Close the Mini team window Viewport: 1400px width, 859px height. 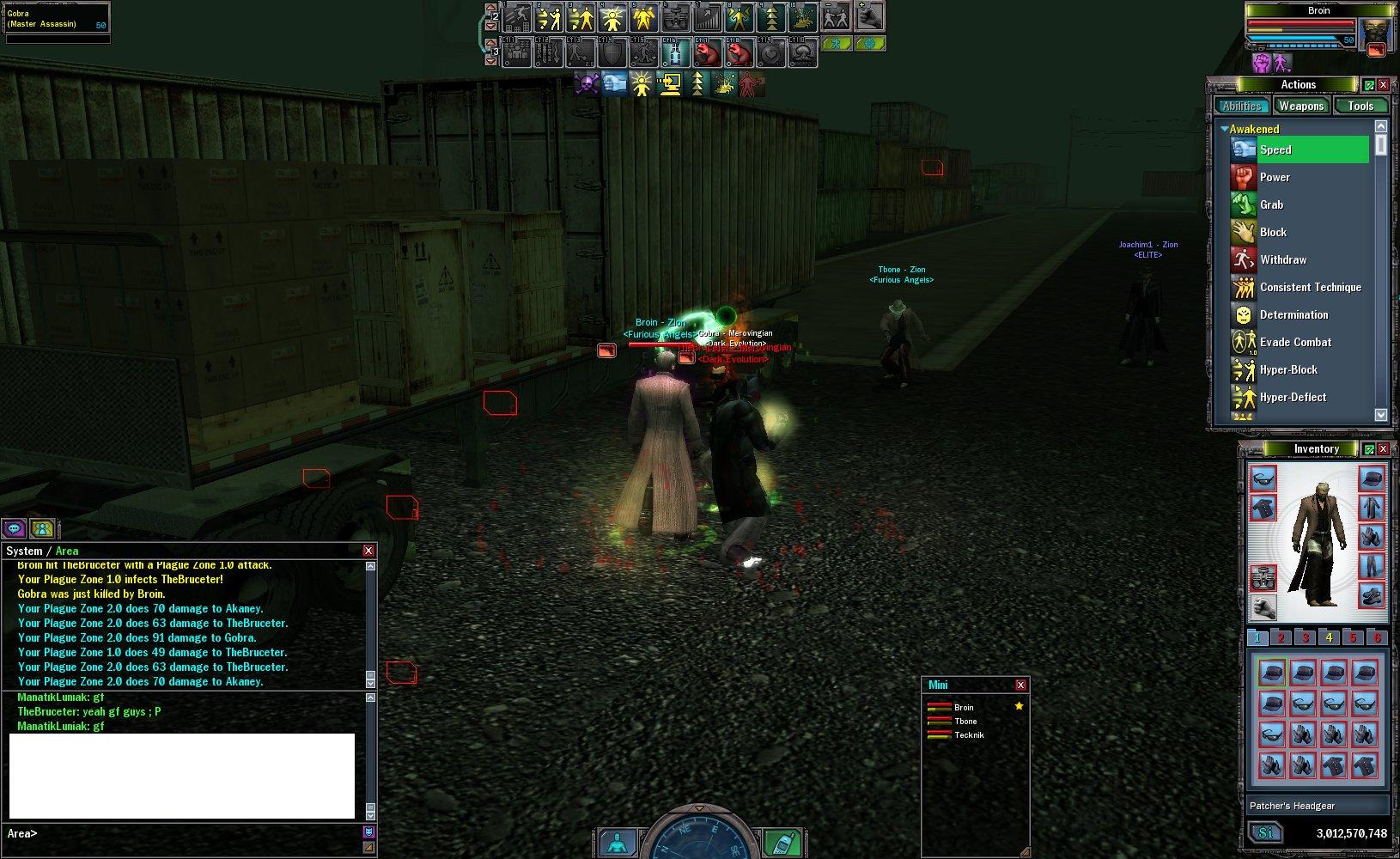tap(1020, 685)
